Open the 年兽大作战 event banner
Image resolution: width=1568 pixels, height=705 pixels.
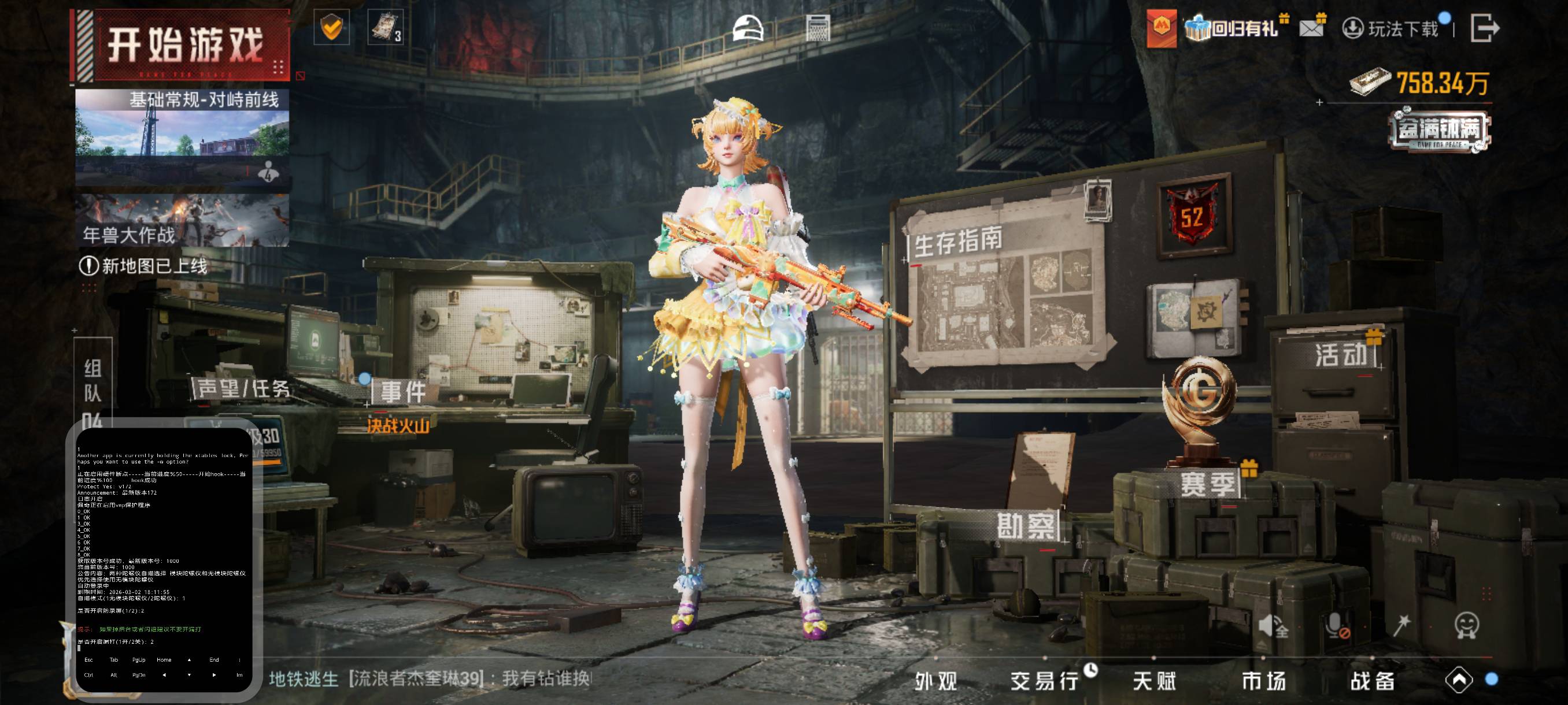(182, 220)
